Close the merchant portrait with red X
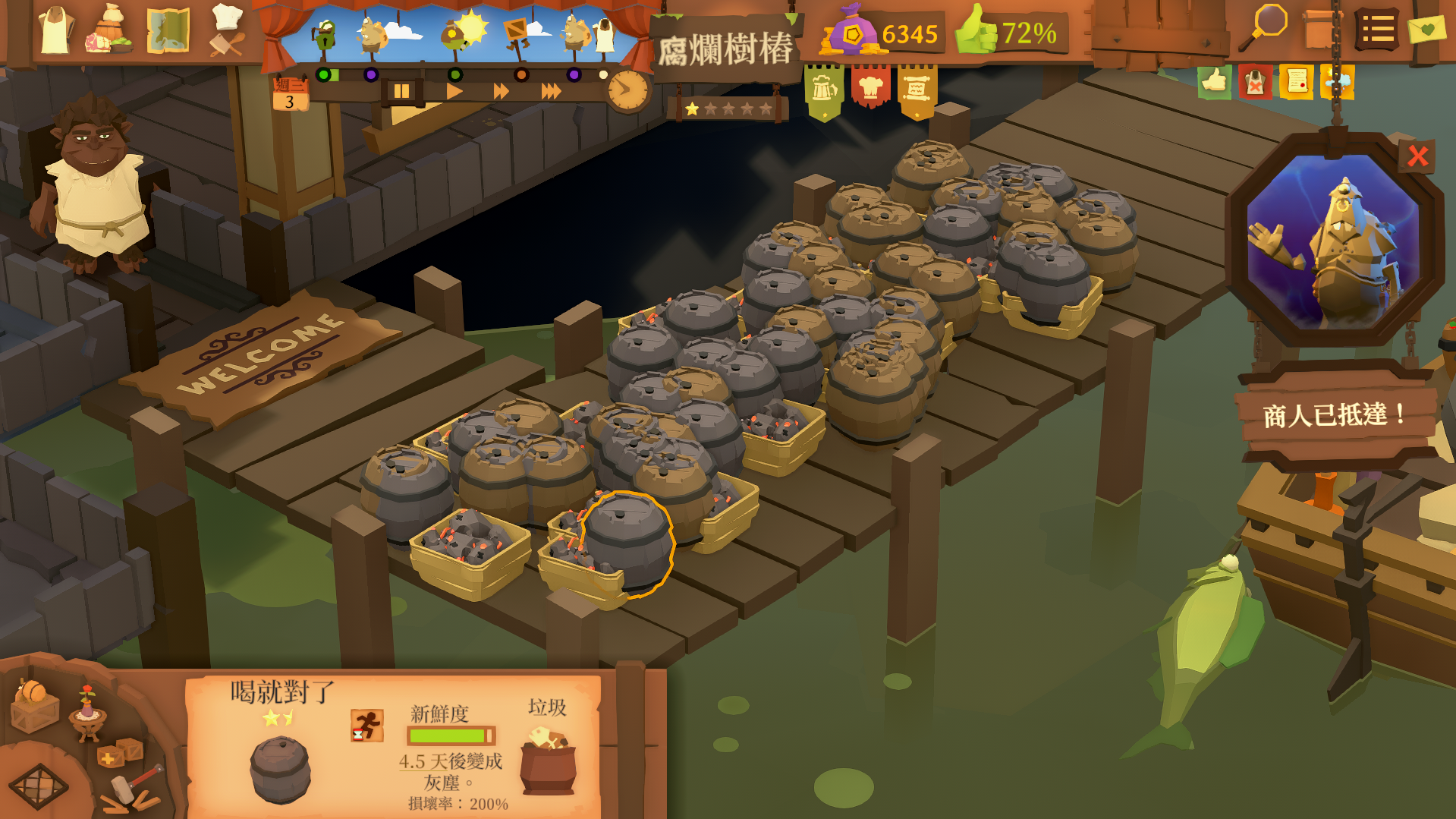The height and width of the screenshot is (819, 1456). 1417,156
